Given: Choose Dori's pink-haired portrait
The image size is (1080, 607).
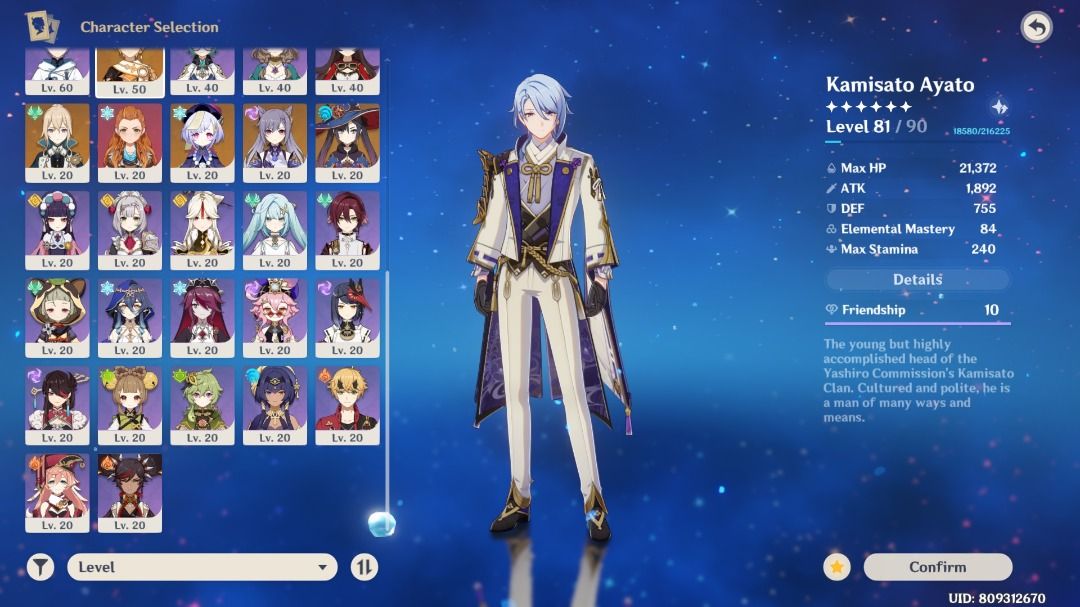Looking at the screenshot, I should click(x=275, y=313).
